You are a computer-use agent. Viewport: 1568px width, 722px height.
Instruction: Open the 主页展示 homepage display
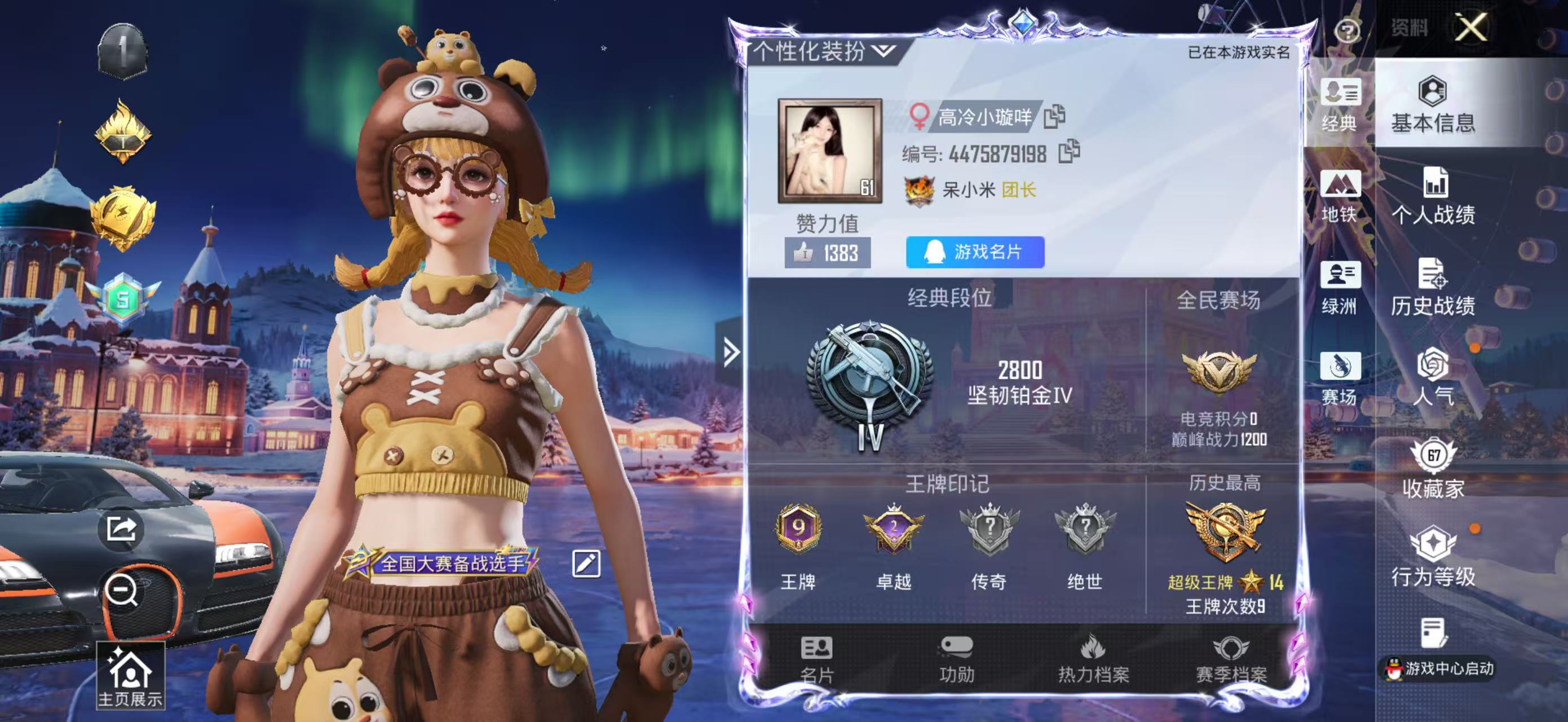130,677
